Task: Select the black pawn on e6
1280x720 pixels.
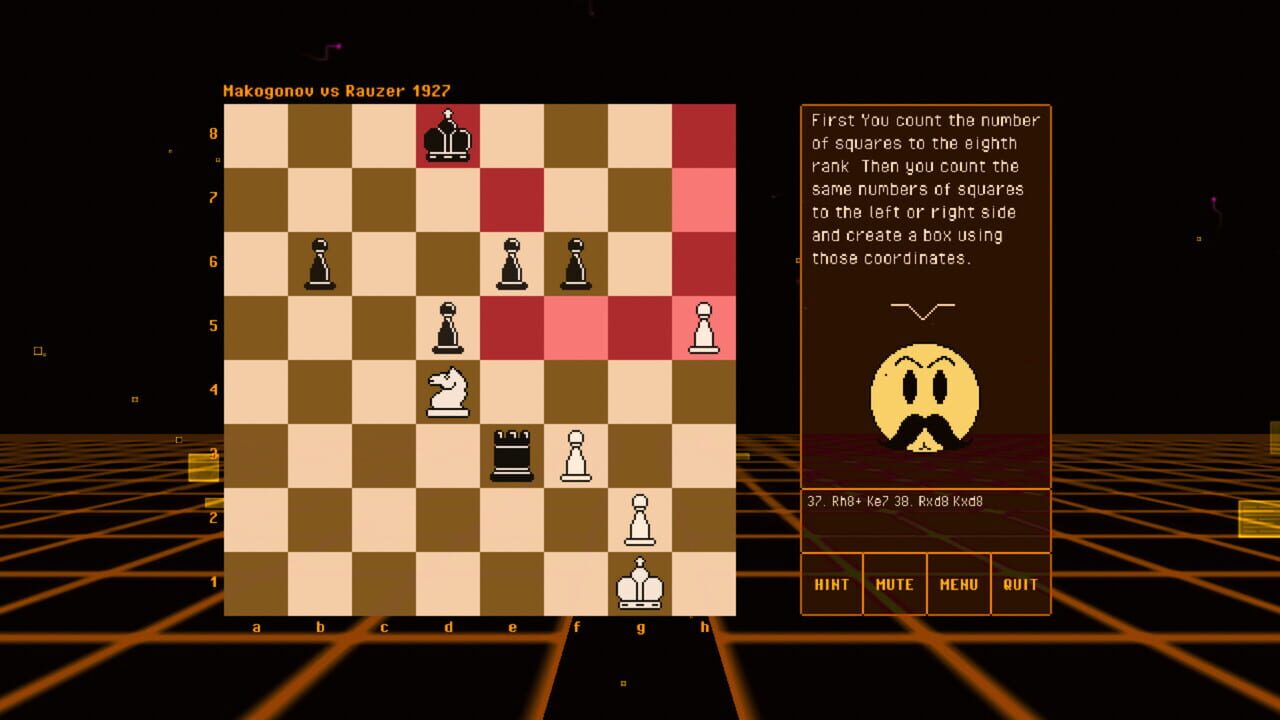Action: click(511, 265)
